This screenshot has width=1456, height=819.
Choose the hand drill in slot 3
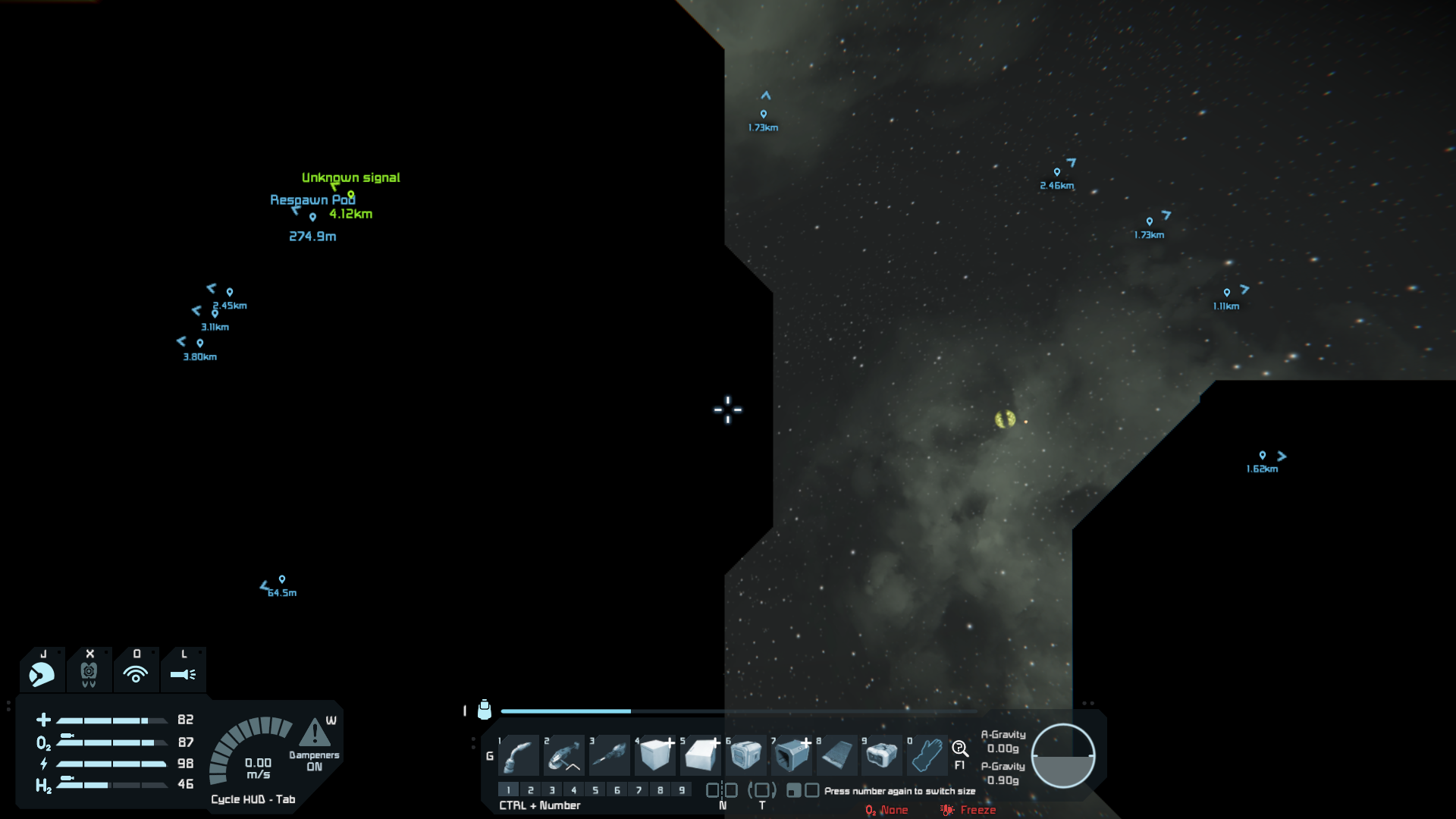coord(609,755)
